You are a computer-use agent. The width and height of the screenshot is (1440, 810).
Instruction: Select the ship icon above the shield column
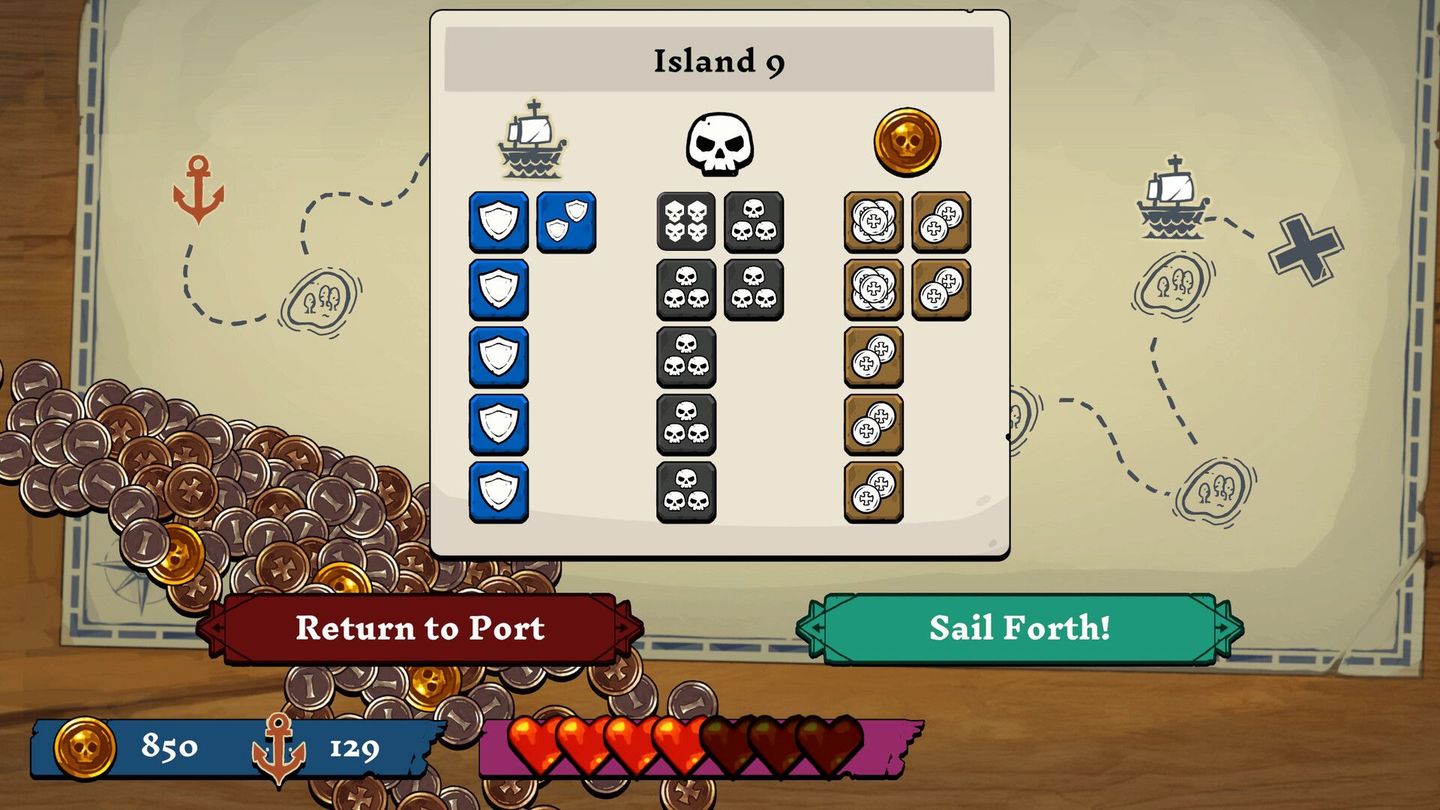pyautogui.click(x=533, y=138)
